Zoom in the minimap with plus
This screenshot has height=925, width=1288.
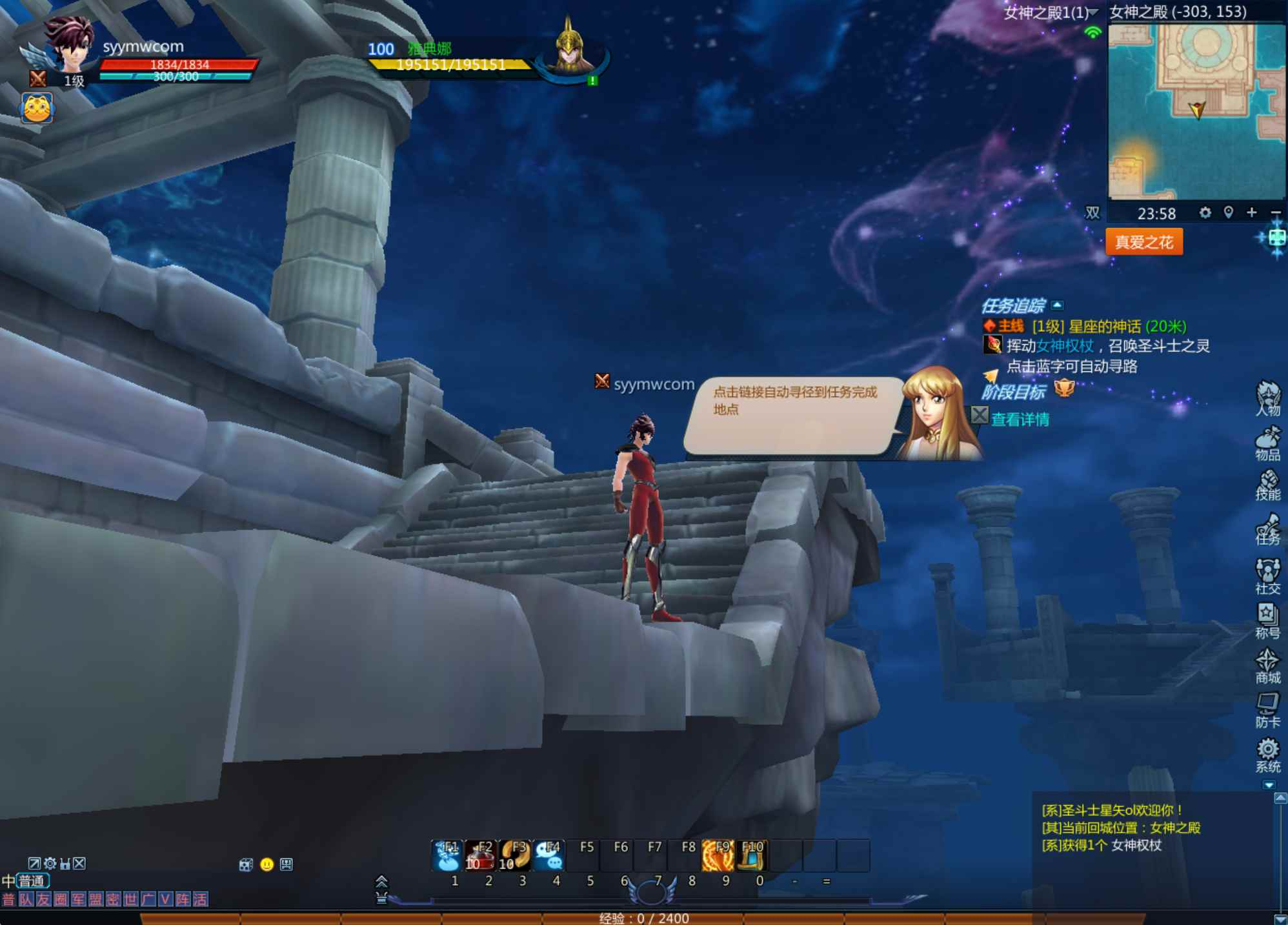tap(1251, 212)
